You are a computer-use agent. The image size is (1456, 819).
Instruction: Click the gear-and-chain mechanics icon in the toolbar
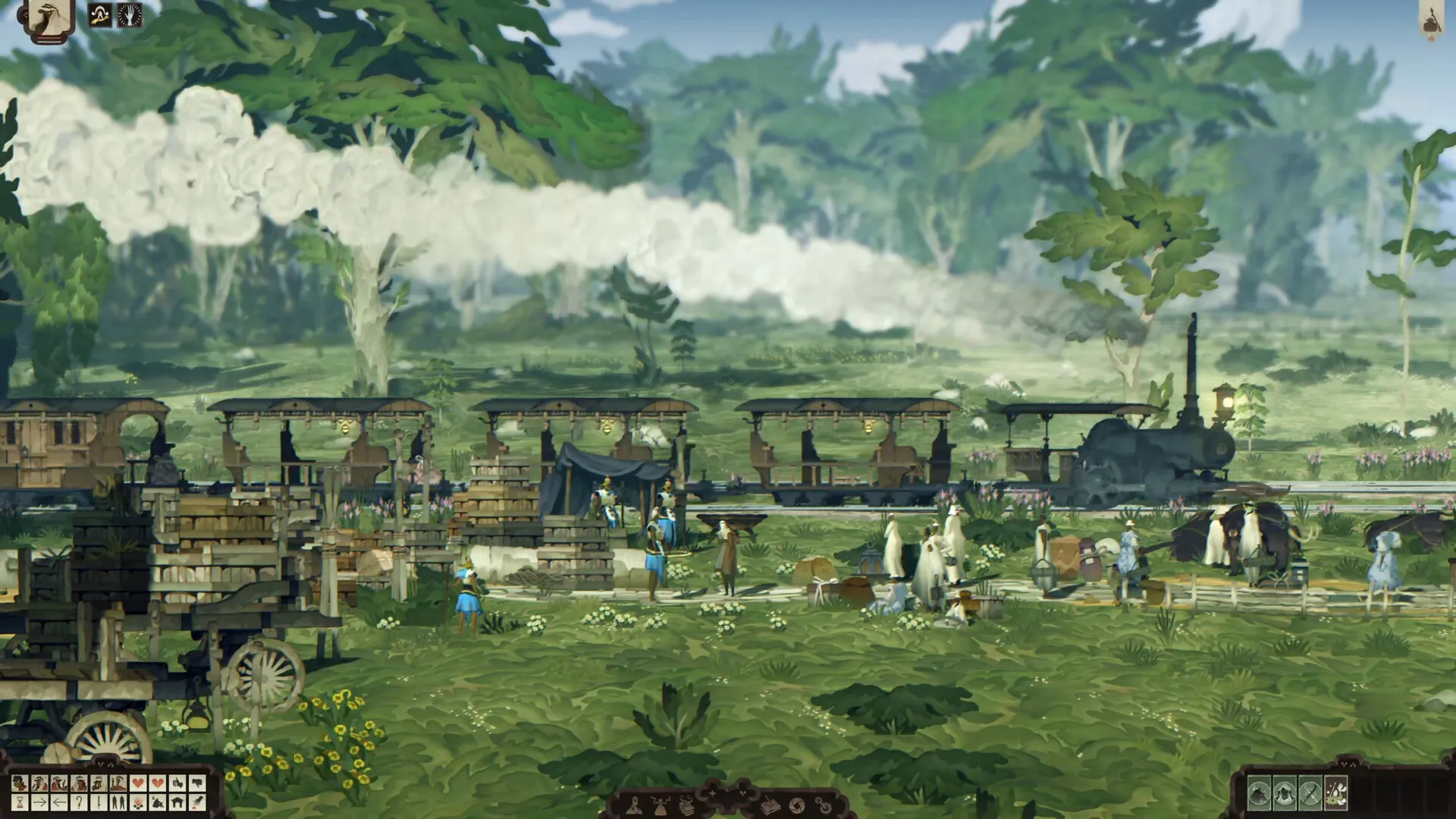pyautogui.click(x=822, y=805)
